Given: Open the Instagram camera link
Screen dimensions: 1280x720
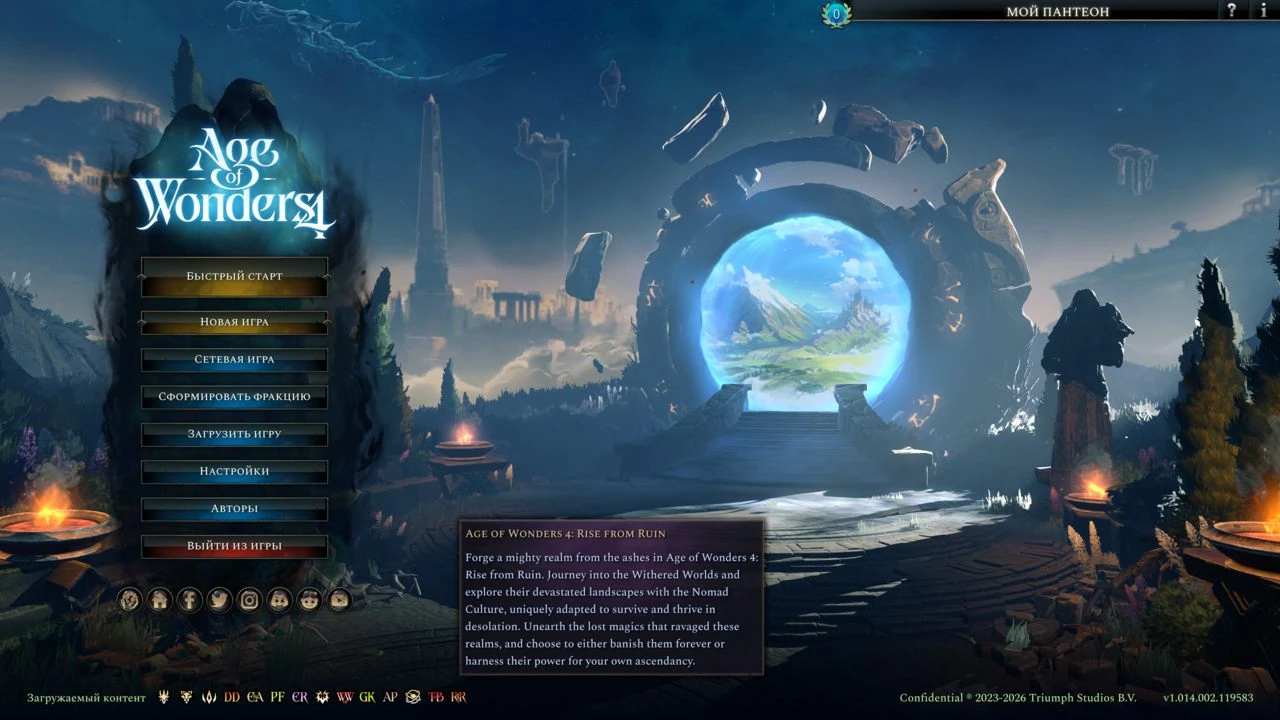Looking at the screenshot, I should (x=249, y=600).
